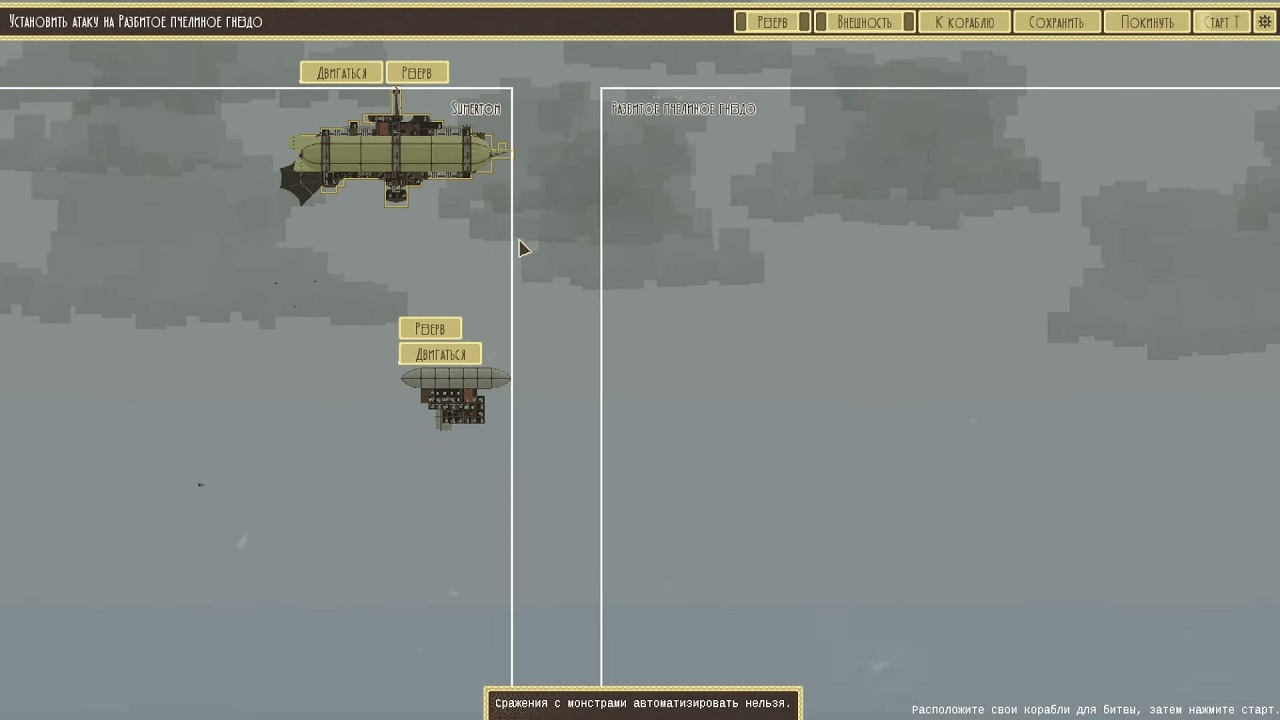Click Резерв above the smaller airship
The width and height of the screenshot is (1280, 720).
tap(430, 328)
